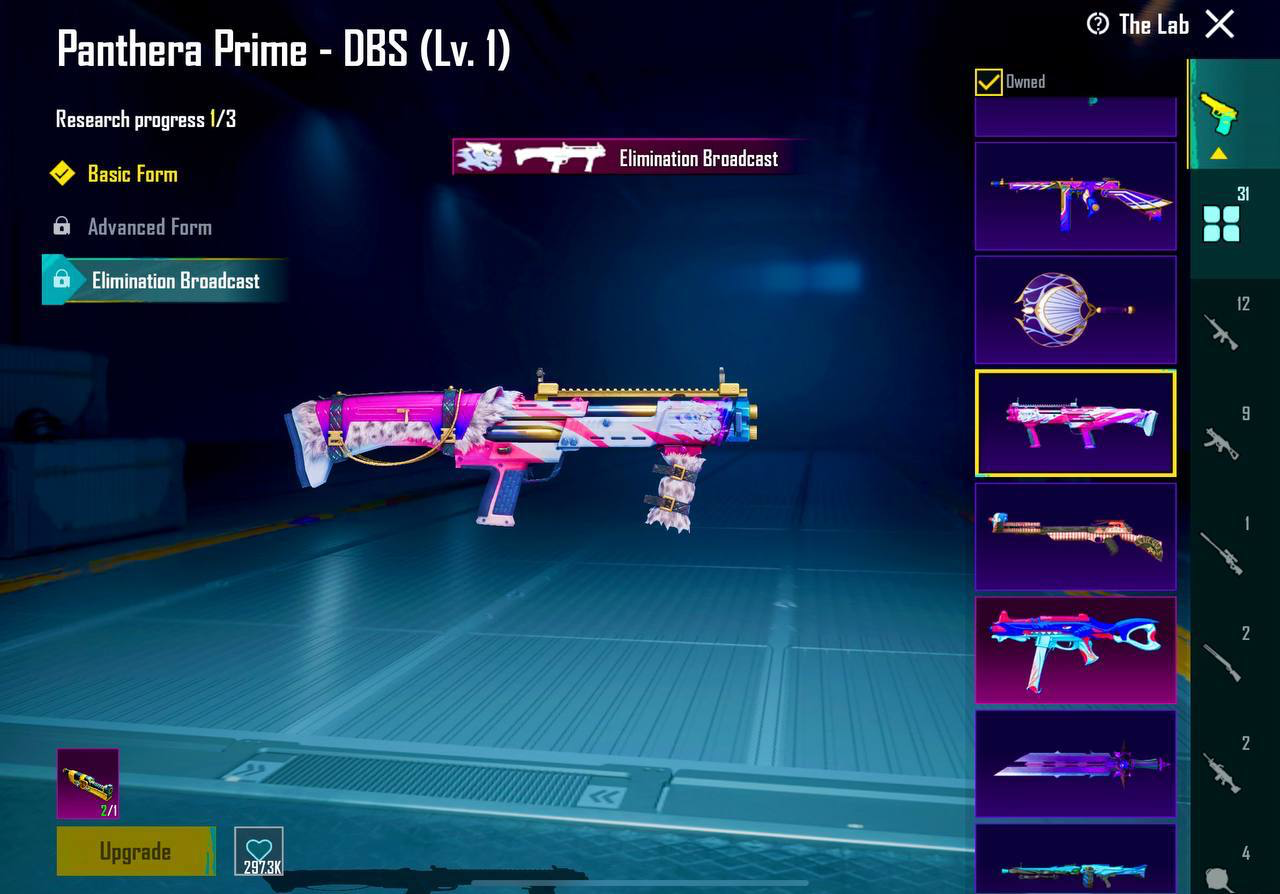
Task: Click the yellow Upgrade button
Action: click(135, 851)
